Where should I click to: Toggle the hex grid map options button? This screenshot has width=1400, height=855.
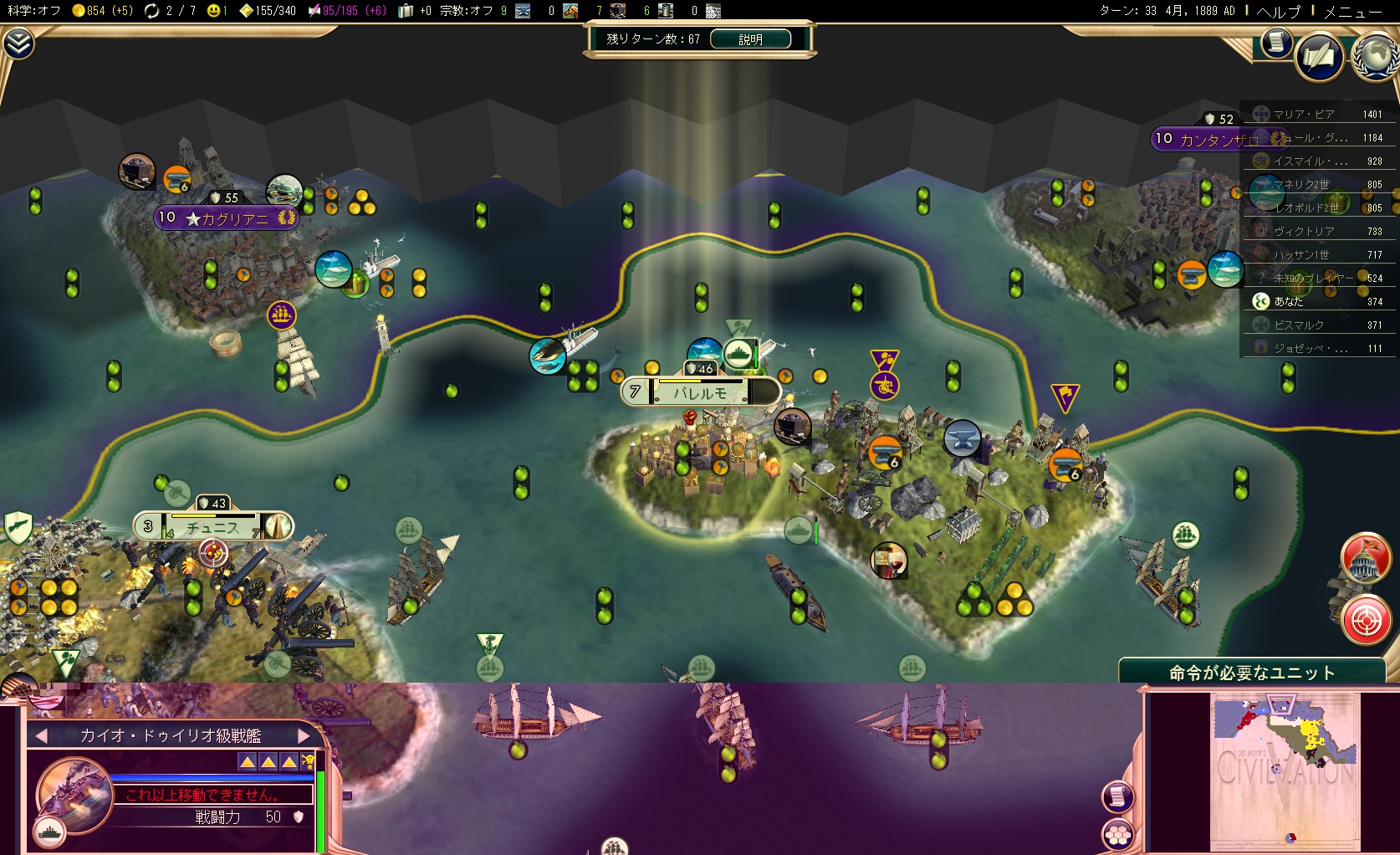click(1117, 834)
